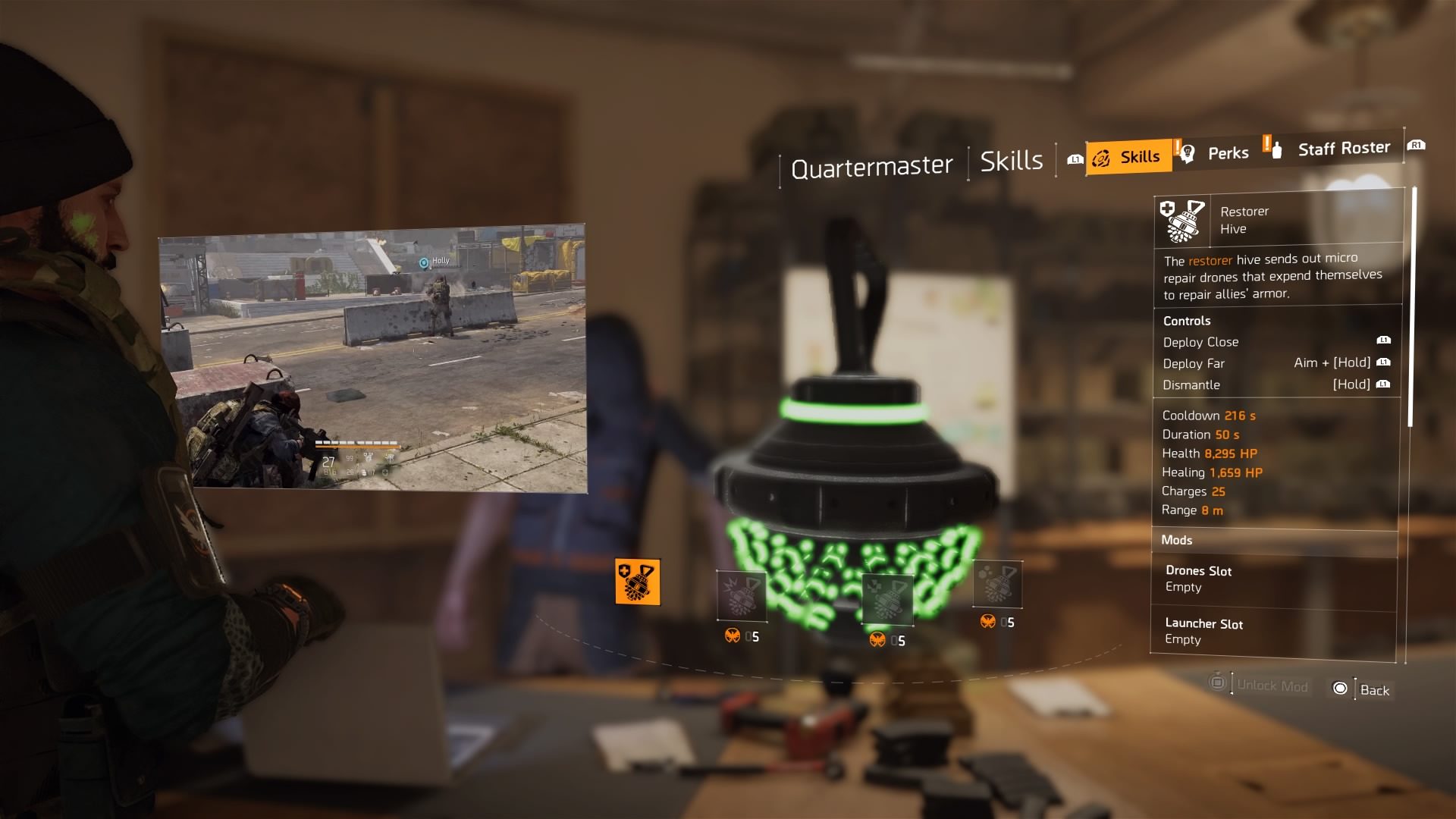Screen dimensions: 1456x819
Task: Toggle the L1 shoulder button prompt
Action: point(1075,159)
